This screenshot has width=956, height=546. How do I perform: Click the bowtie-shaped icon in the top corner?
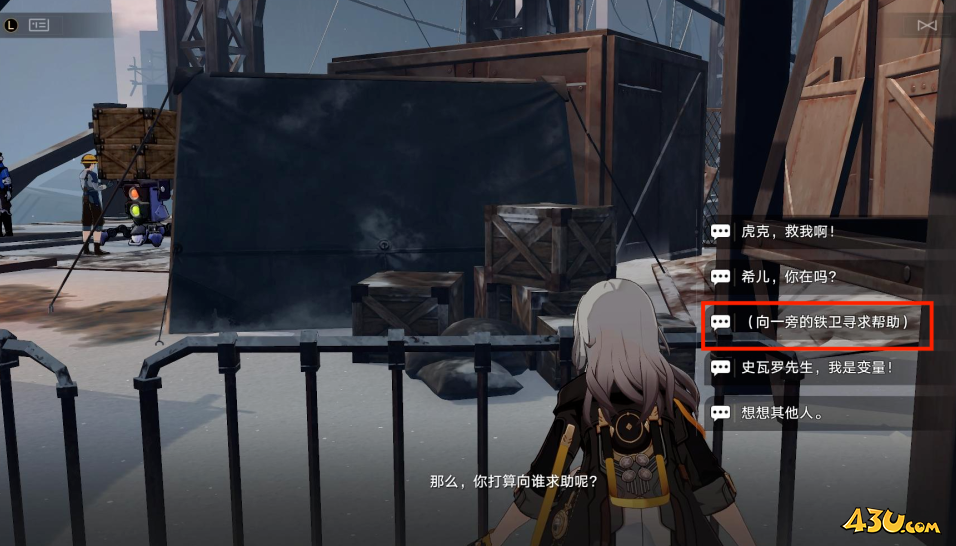[927, 25]
